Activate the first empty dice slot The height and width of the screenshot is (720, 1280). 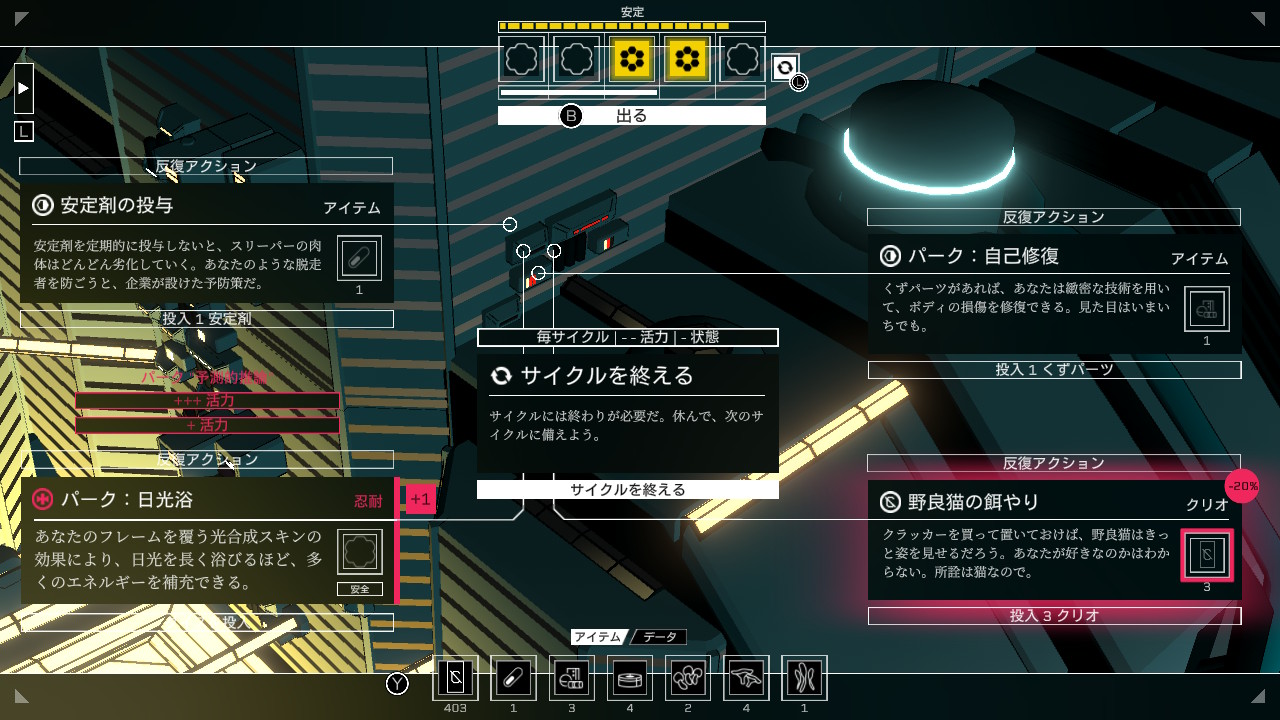click(x=521, y=59)
